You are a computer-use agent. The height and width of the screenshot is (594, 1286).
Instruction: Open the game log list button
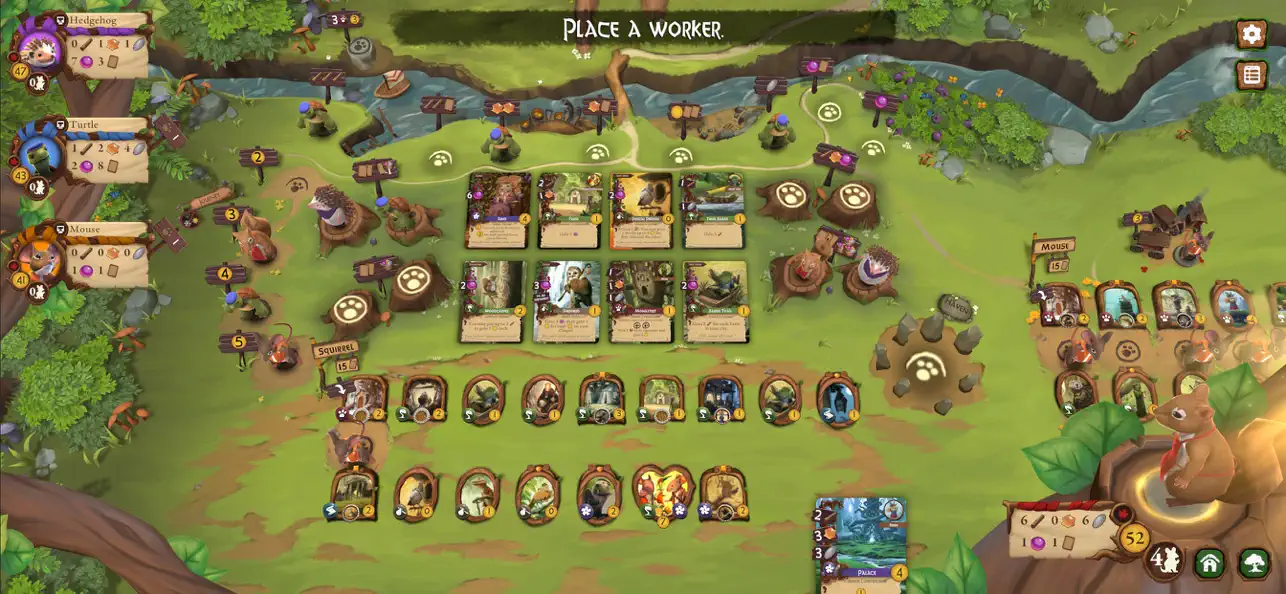(1251, 75)
